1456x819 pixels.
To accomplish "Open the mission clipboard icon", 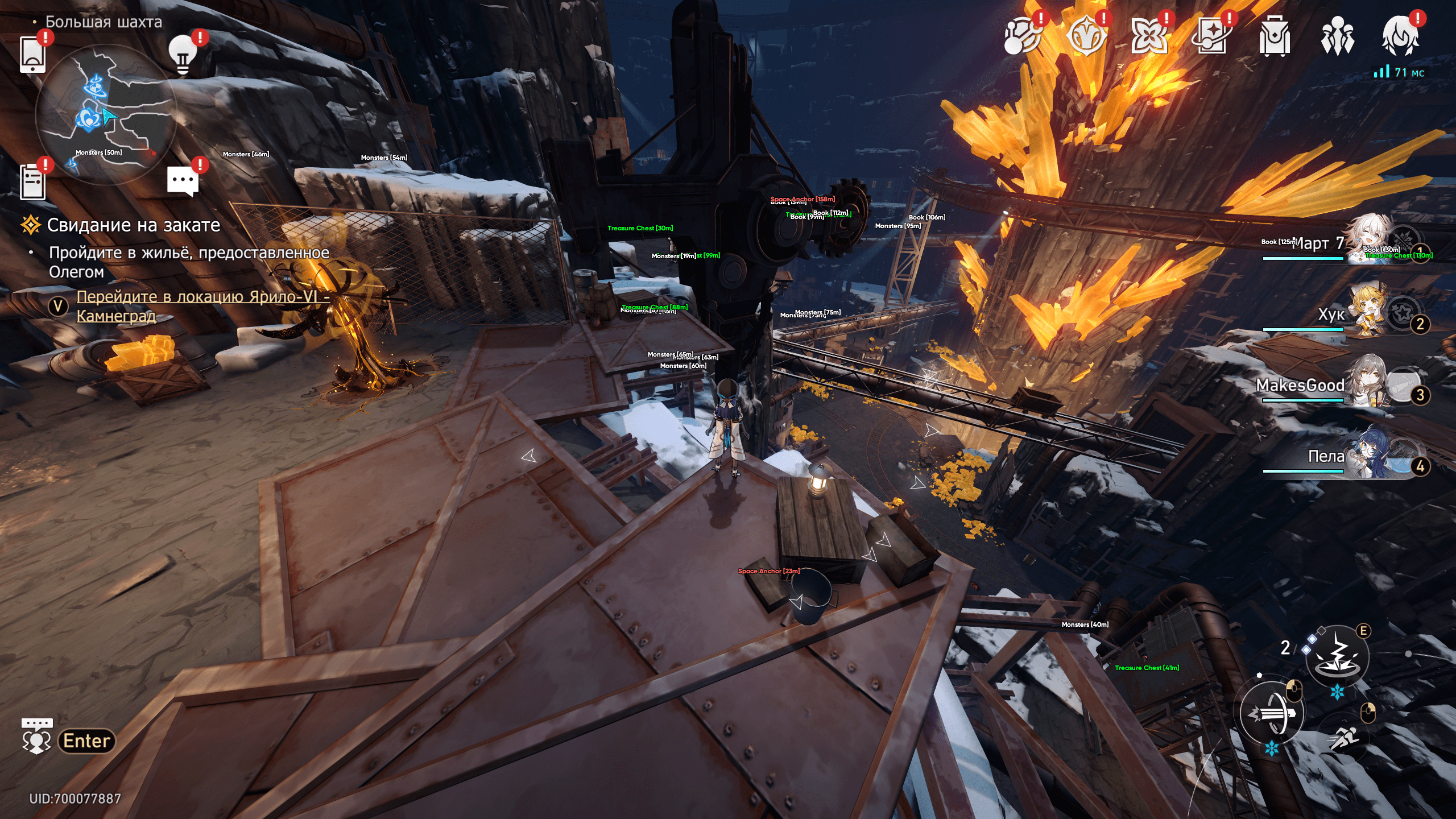I will point(32,182).
